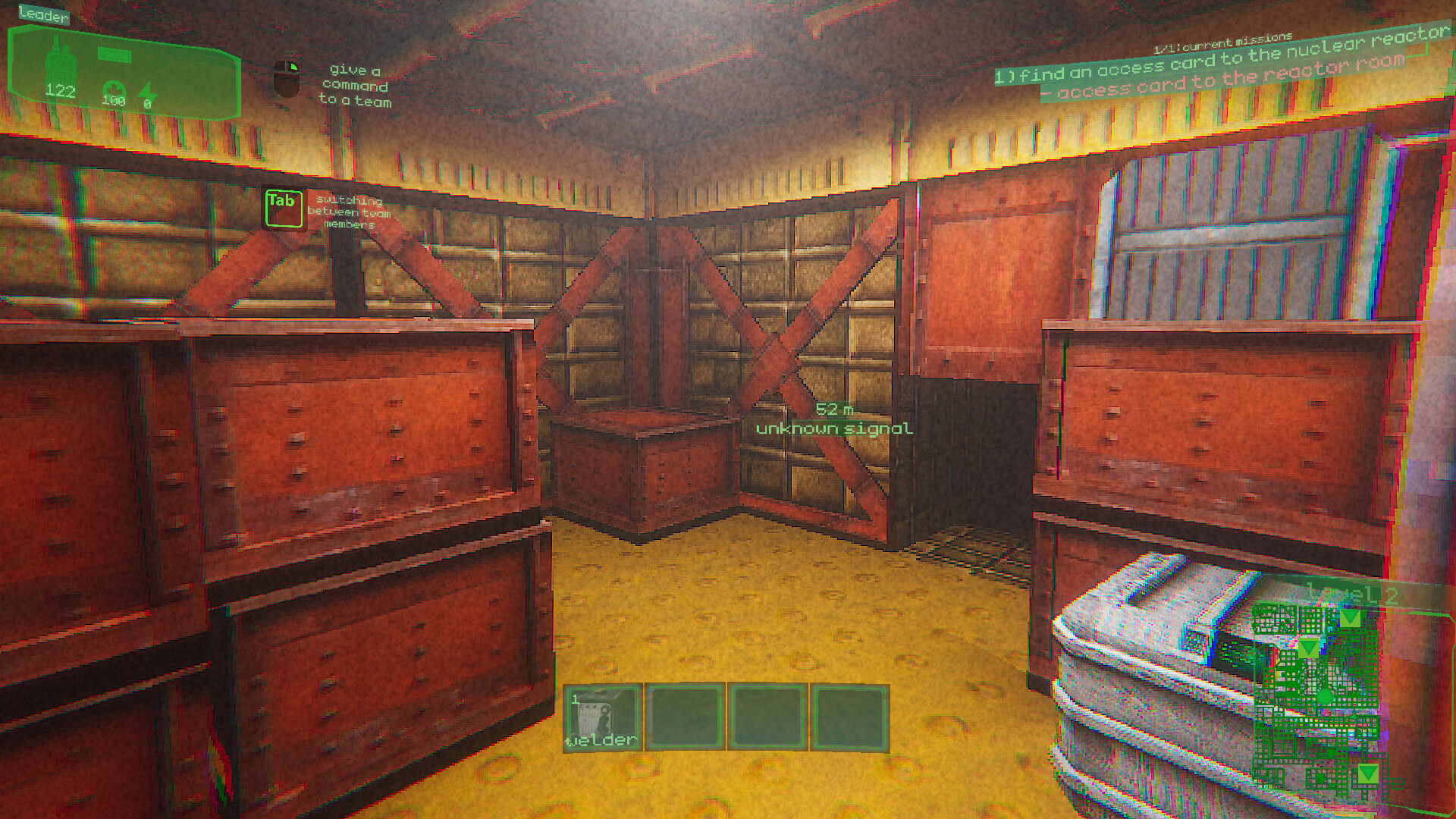Toggle the FOLLOW status on the Leader panel

pyautogui.click(x=115, y=54)
